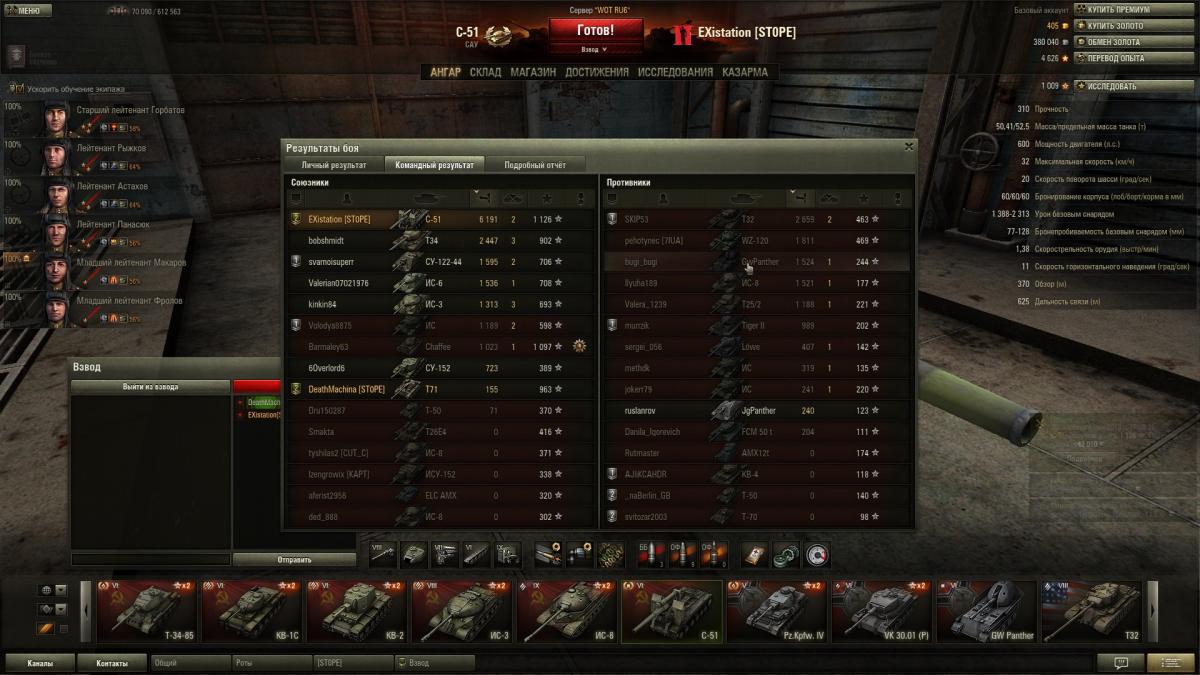The height and width of the screenshot is (675, 1200).
Task: Switch to the Склад tab
Action: point(485,72)
